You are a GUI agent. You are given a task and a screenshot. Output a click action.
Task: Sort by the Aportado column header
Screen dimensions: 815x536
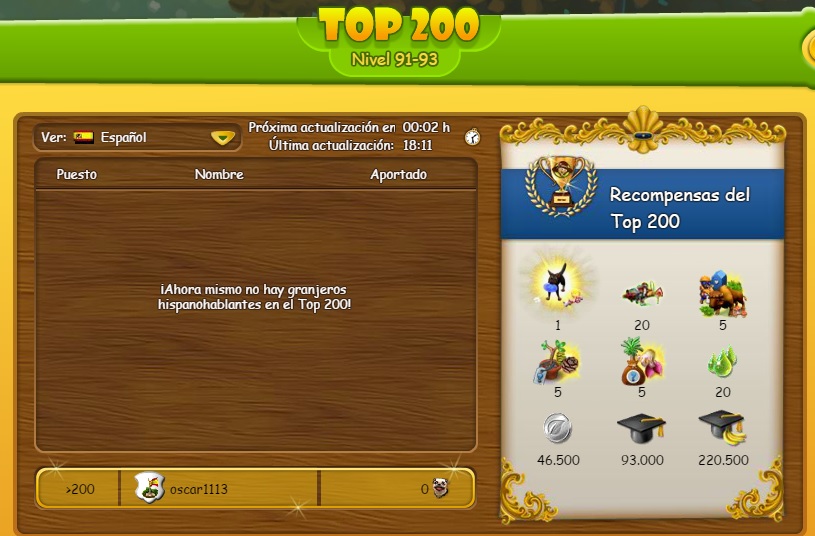pyautogui.click(x=398, y=174)
